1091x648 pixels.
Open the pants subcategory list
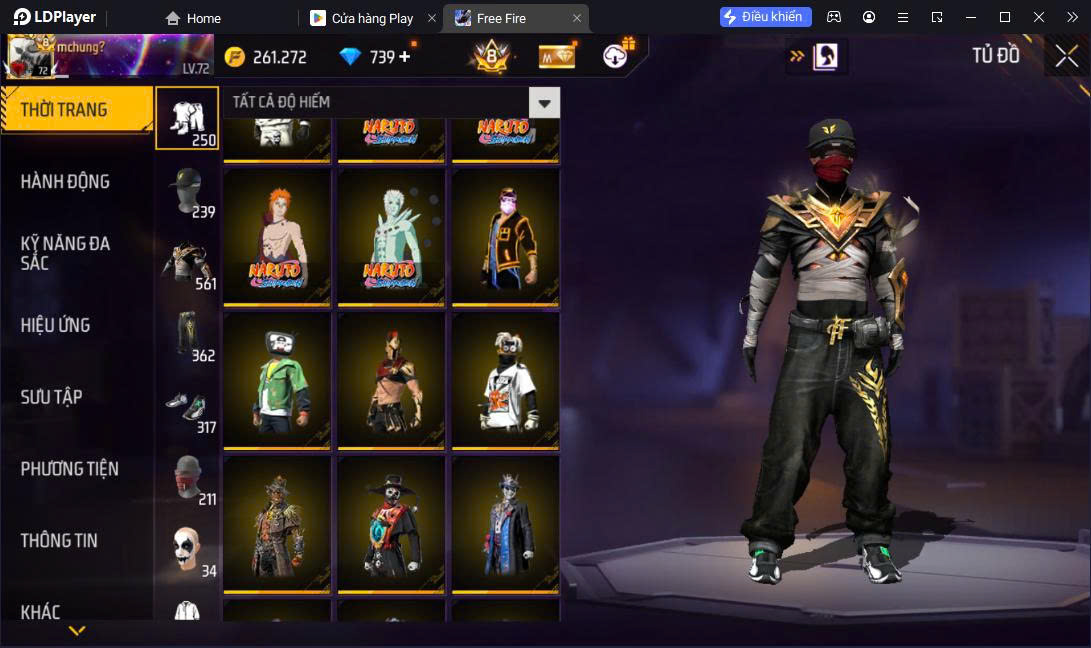pyautogui.click(x=187, y=334)
